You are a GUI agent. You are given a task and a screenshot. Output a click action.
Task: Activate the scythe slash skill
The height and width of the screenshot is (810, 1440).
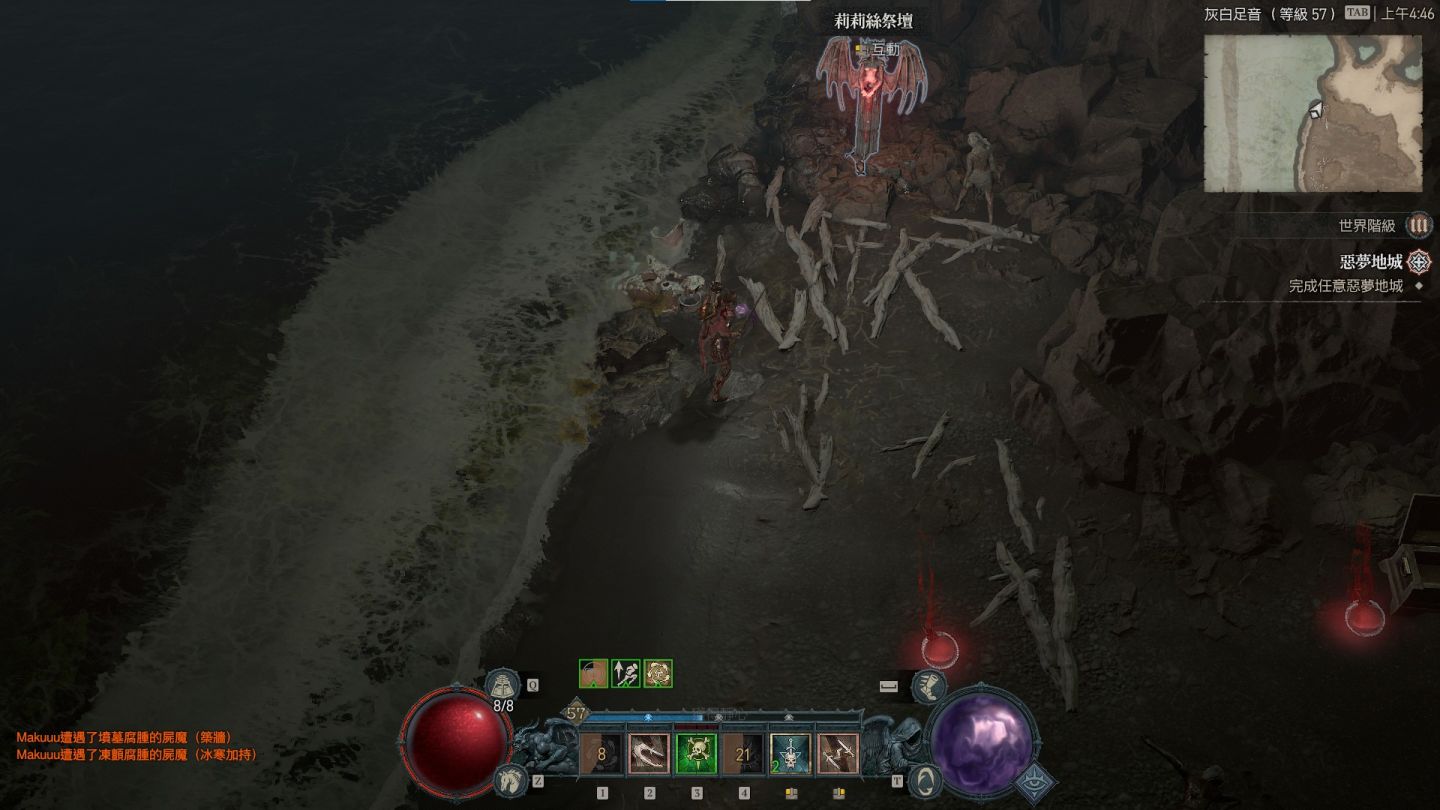649,754
